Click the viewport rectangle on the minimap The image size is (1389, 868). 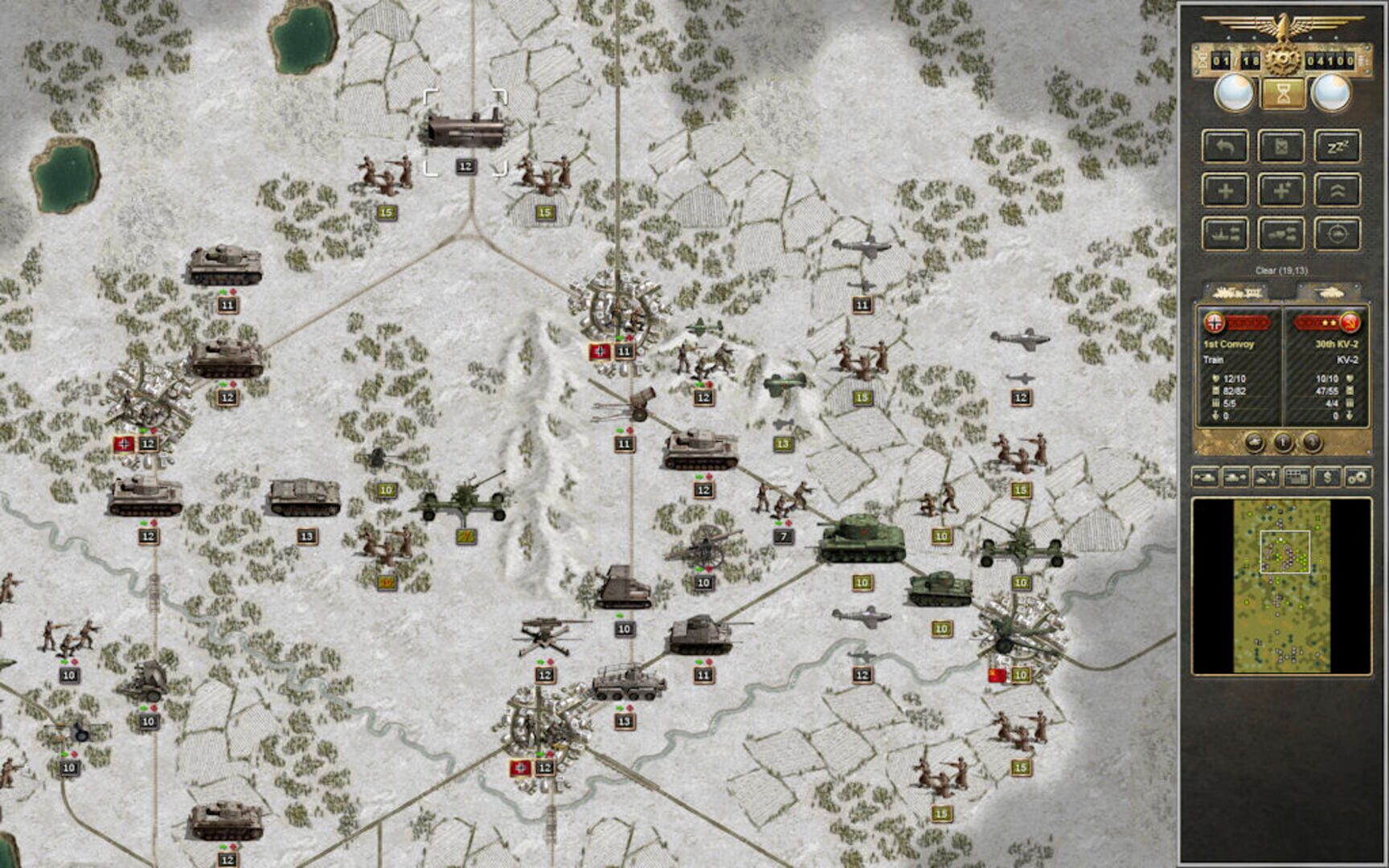coord(1288,551)
